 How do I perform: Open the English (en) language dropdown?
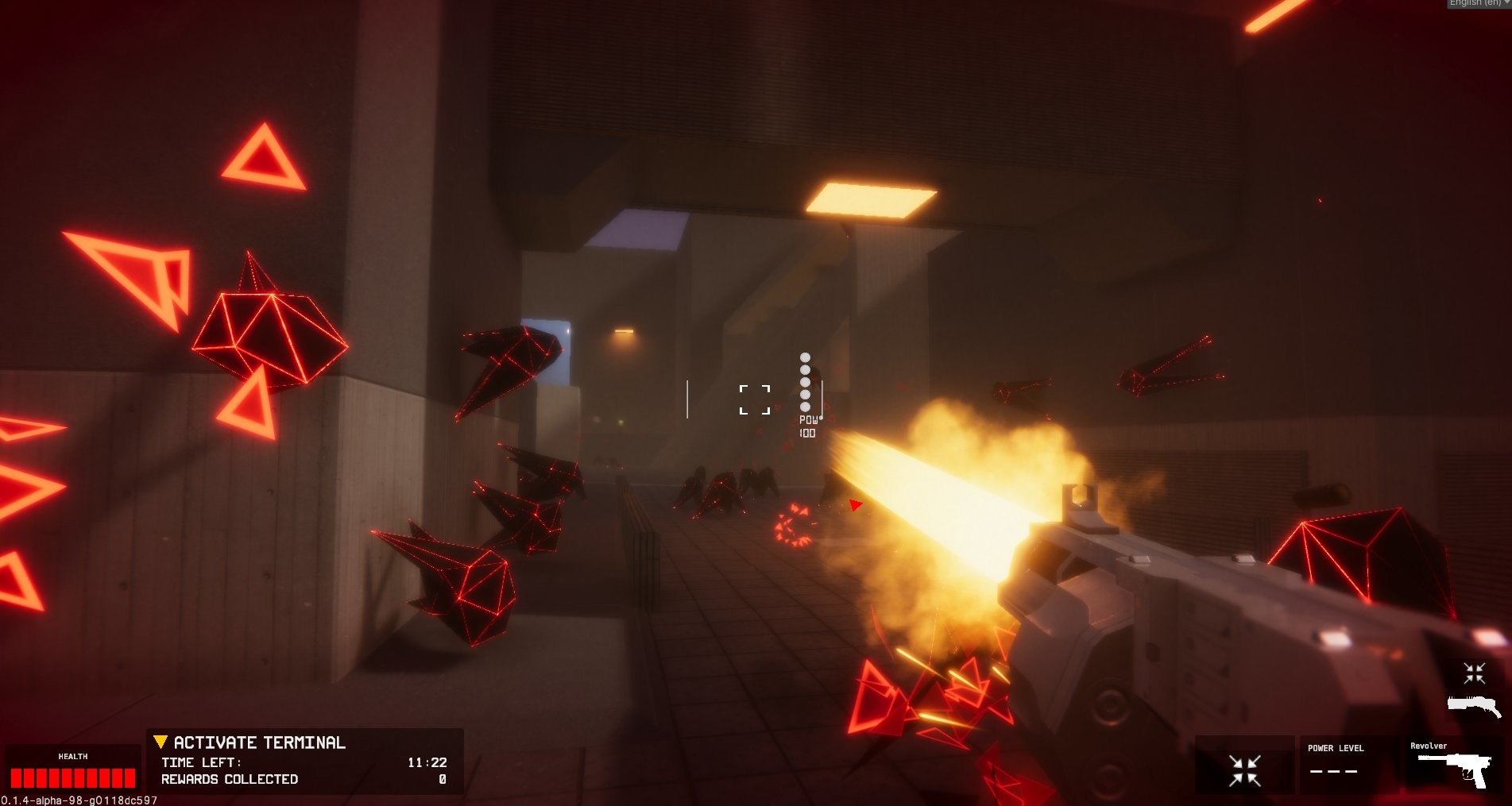tap(1478, 3)
